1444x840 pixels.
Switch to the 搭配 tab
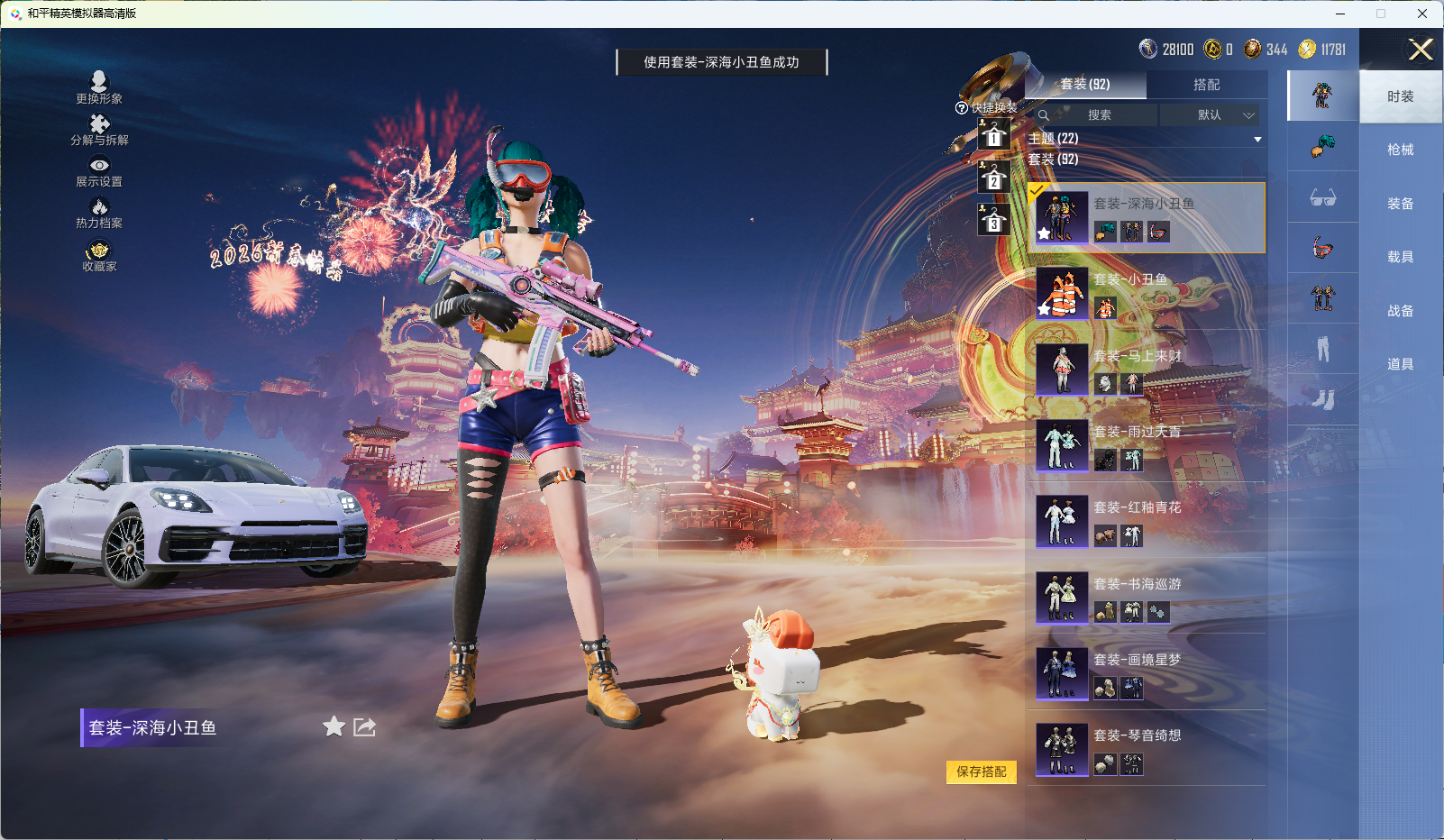(x=1208, y=84)
